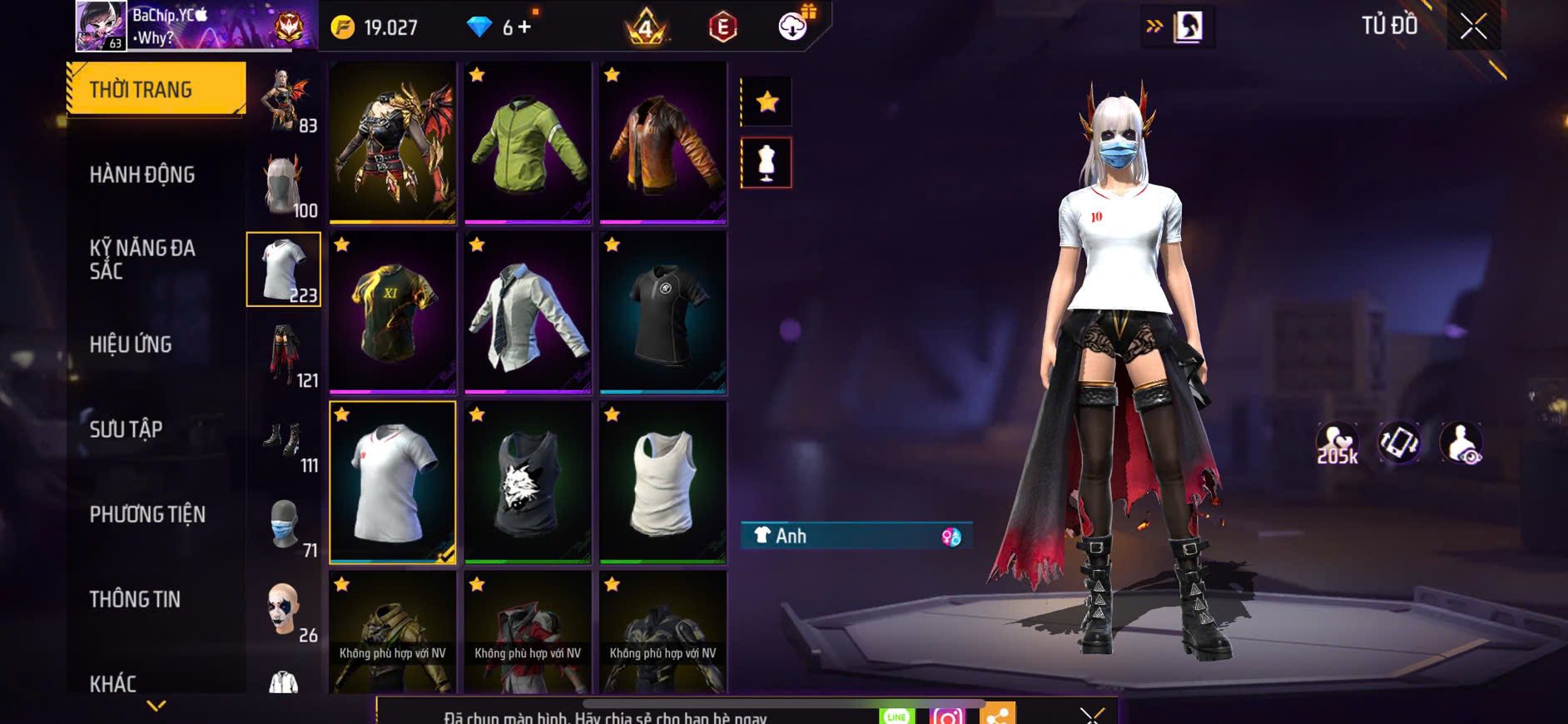Go to the Phương Tiện vehicles tab

(147, 514)
